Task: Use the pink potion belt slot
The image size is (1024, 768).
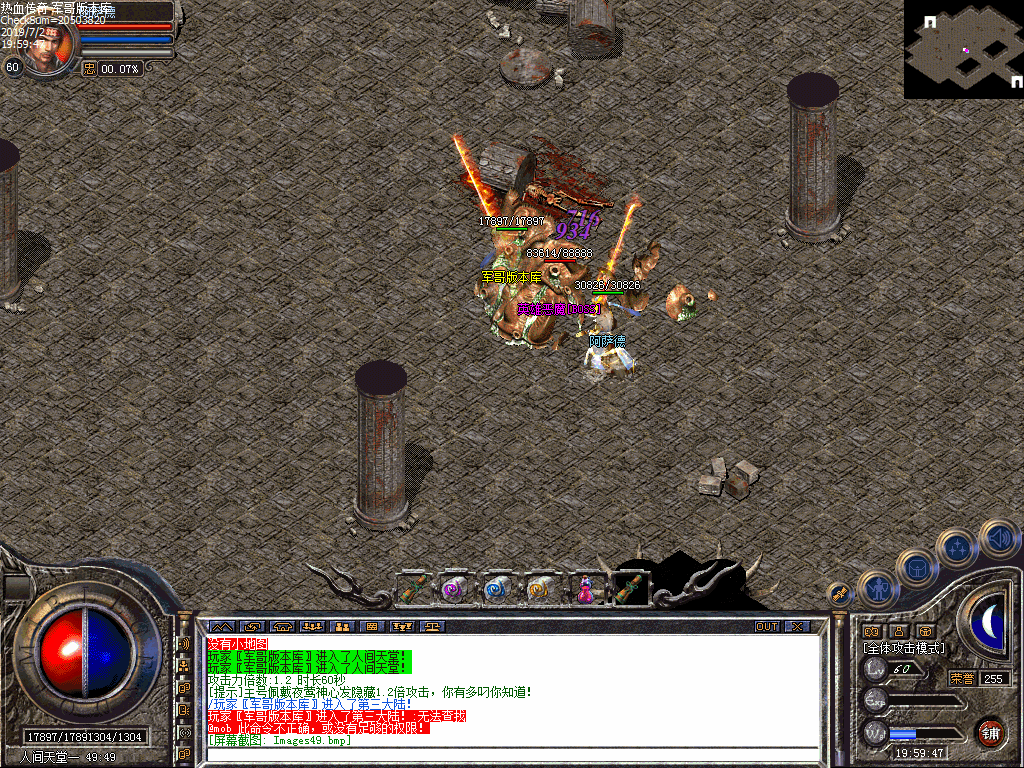Action: coord(584,590)
